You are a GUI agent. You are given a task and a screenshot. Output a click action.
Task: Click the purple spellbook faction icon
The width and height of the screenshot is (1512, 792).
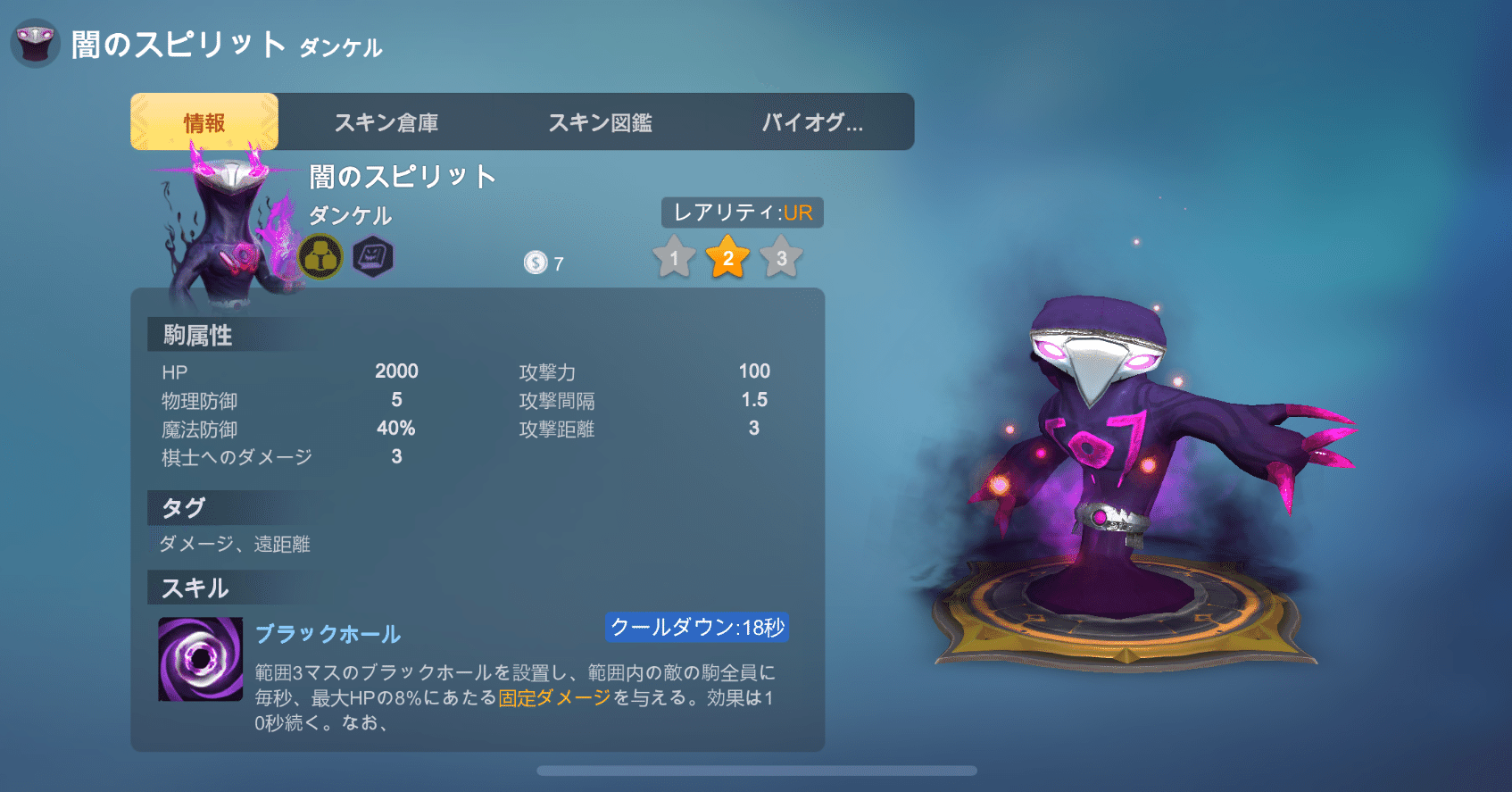click(373, 256)
